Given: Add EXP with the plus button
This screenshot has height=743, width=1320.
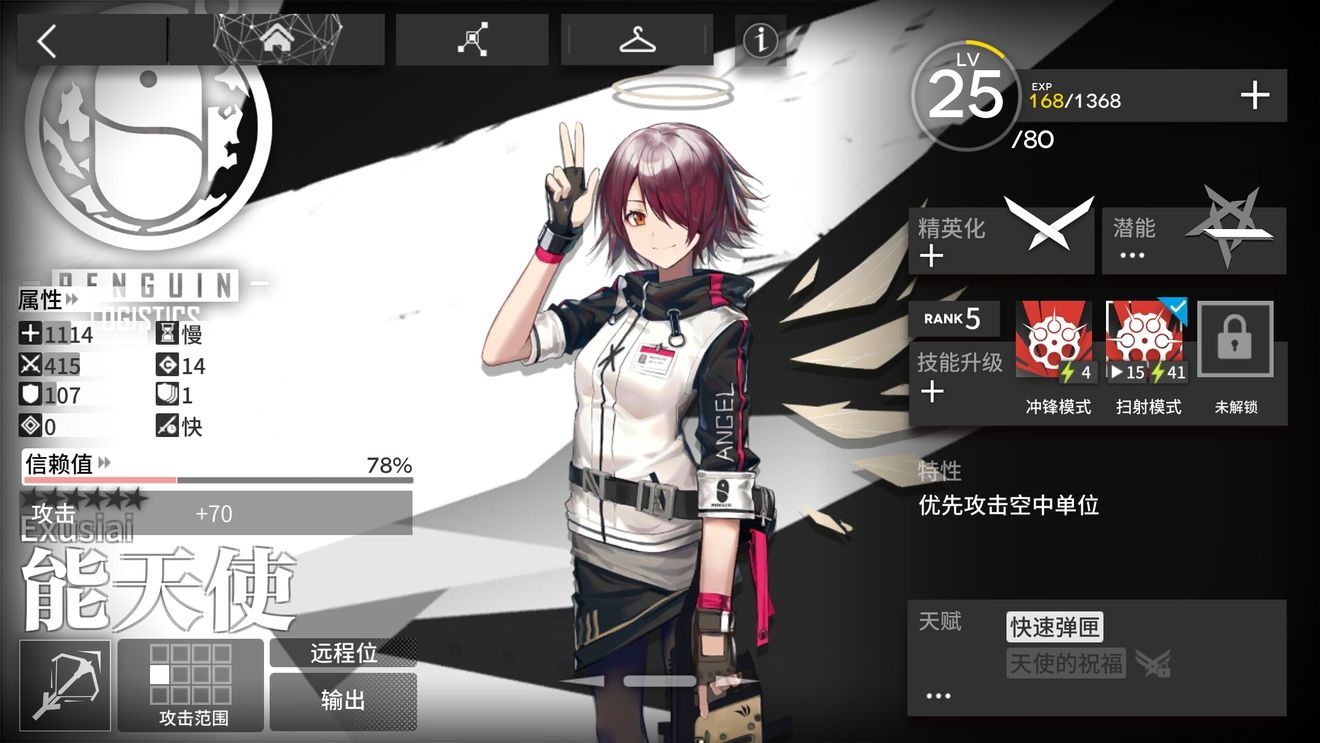Looking at the screenshot, I should 1254,96.
